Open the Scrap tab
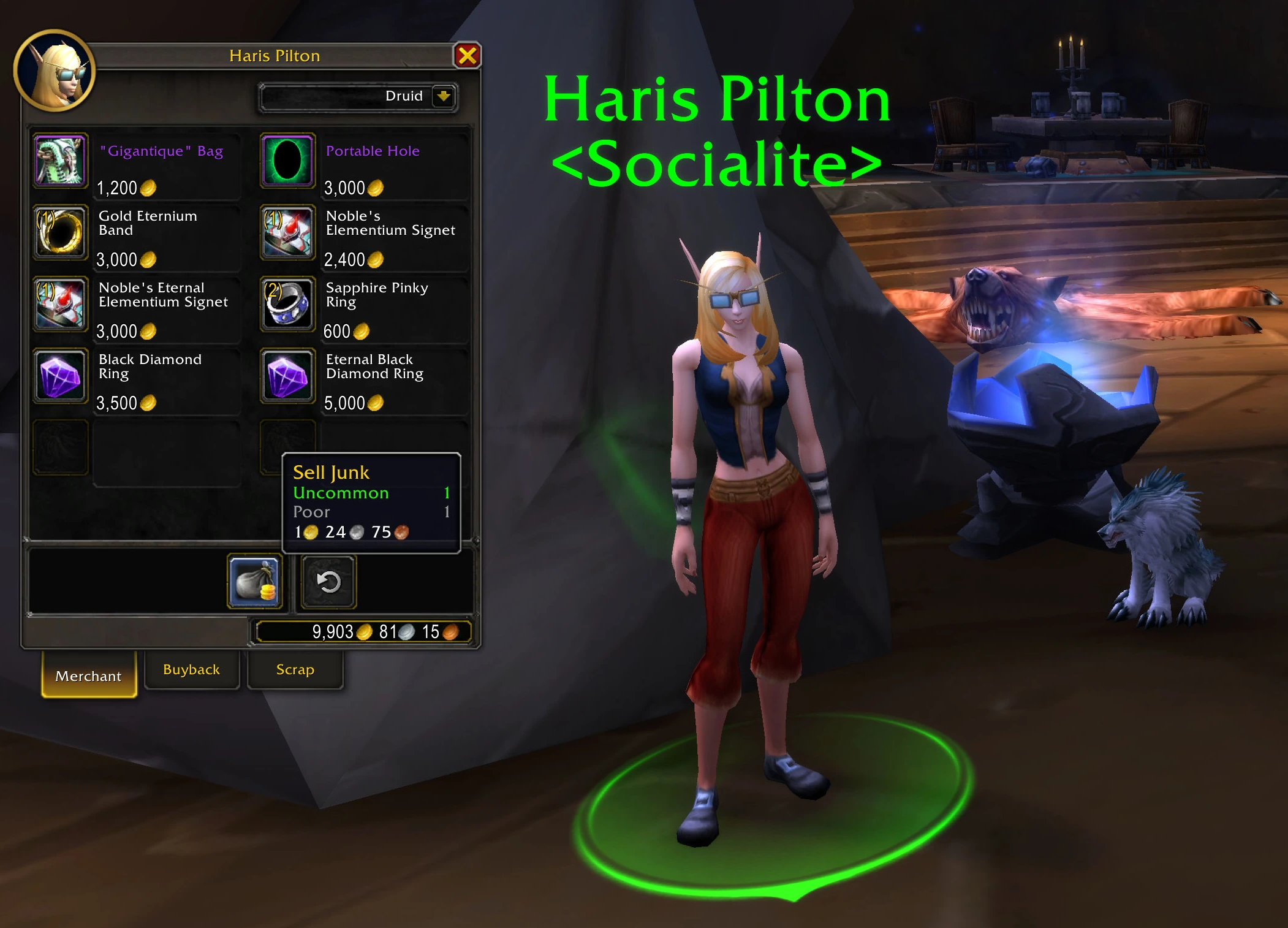This screenshot has width=1288, height=928. coord(295,669)
